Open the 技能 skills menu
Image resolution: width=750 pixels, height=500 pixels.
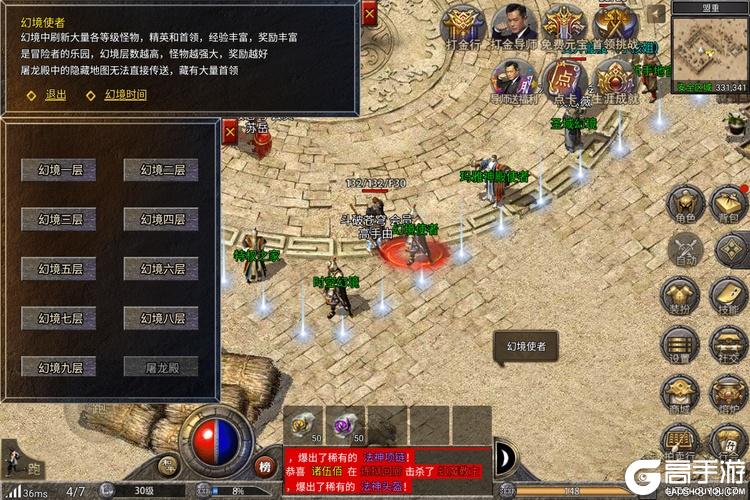[x=729, y=296]
